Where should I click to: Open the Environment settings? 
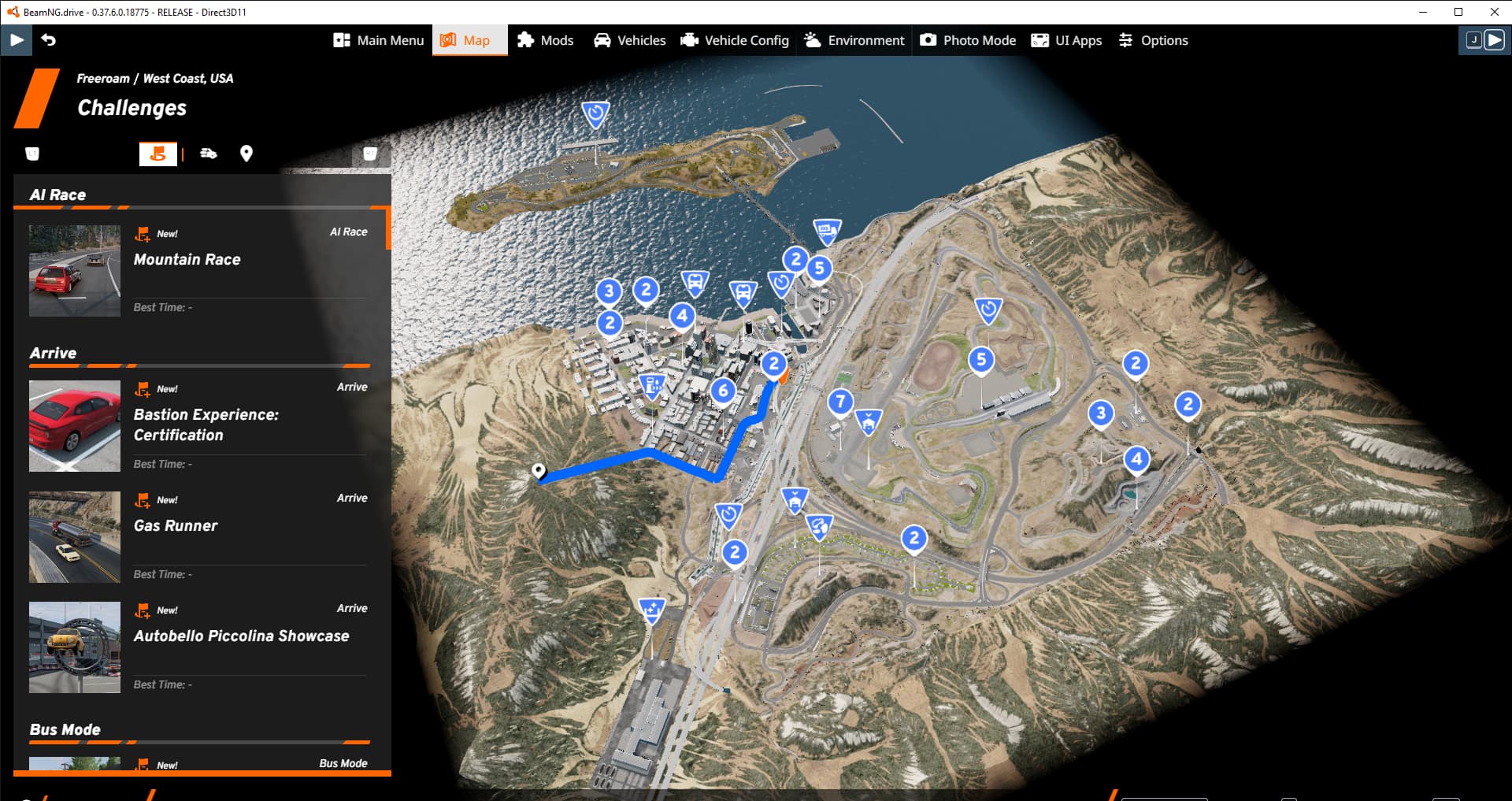pos(854,40)
